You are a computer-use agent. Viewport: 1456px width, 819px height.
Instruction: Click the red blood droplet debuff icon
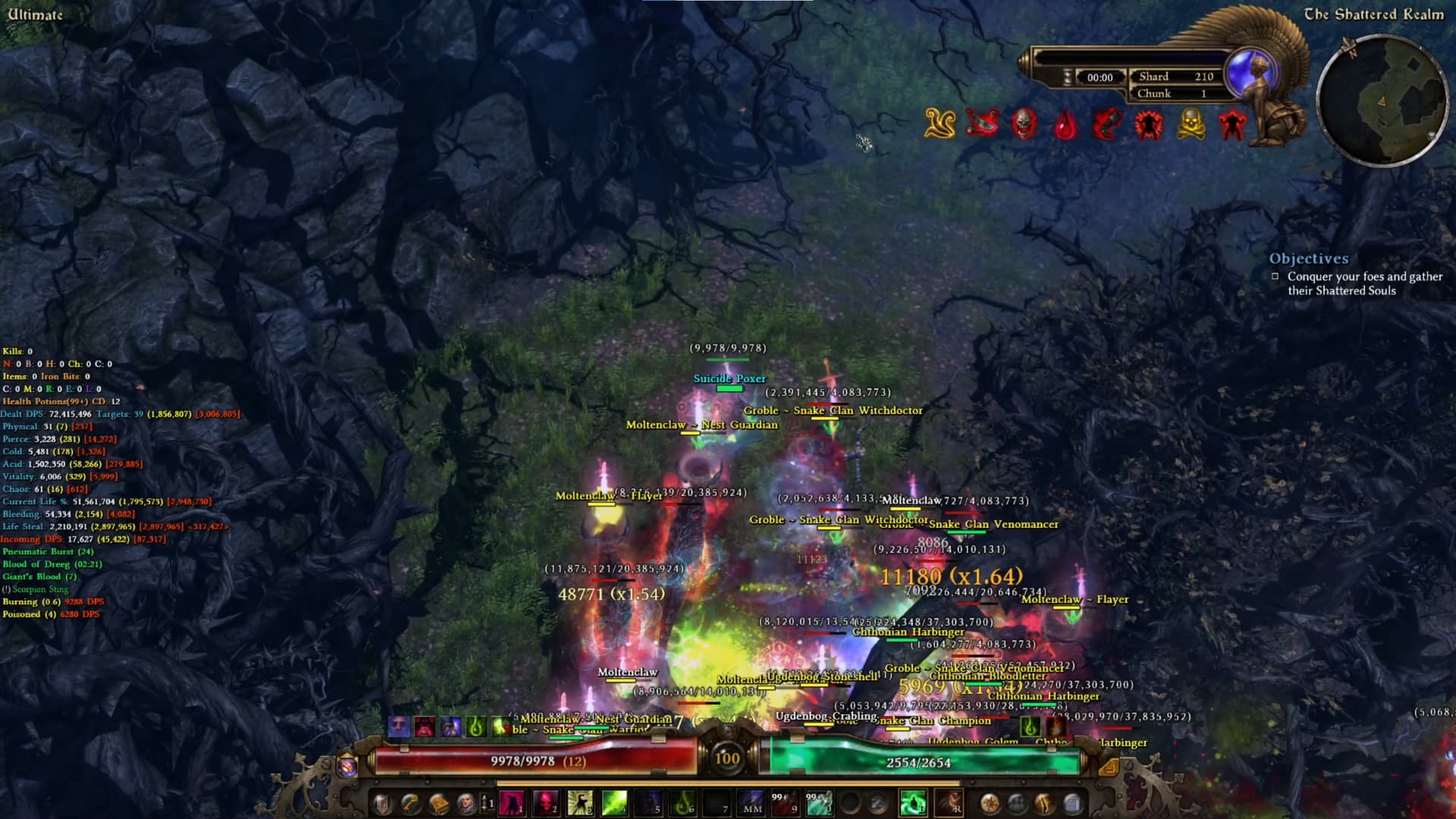(x=1066, y=126)
